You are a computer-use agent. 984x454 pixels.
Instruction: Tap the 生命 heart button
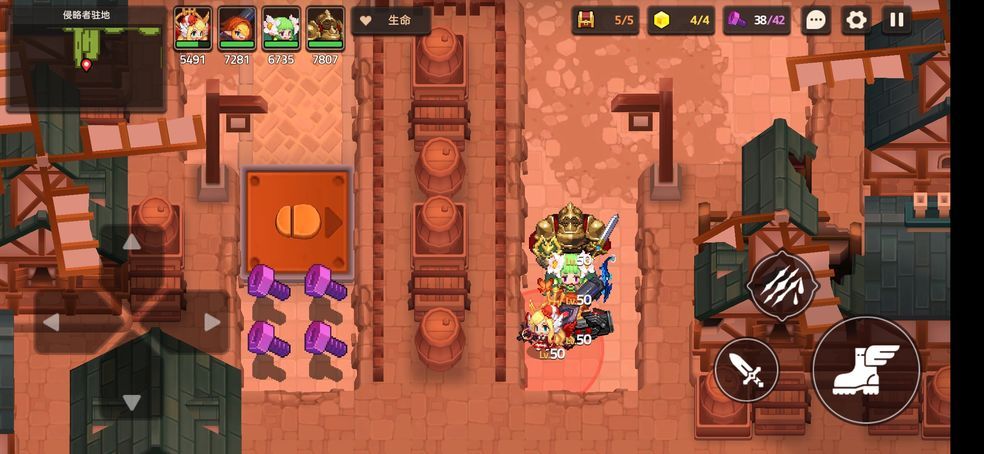tap(391, 20)
